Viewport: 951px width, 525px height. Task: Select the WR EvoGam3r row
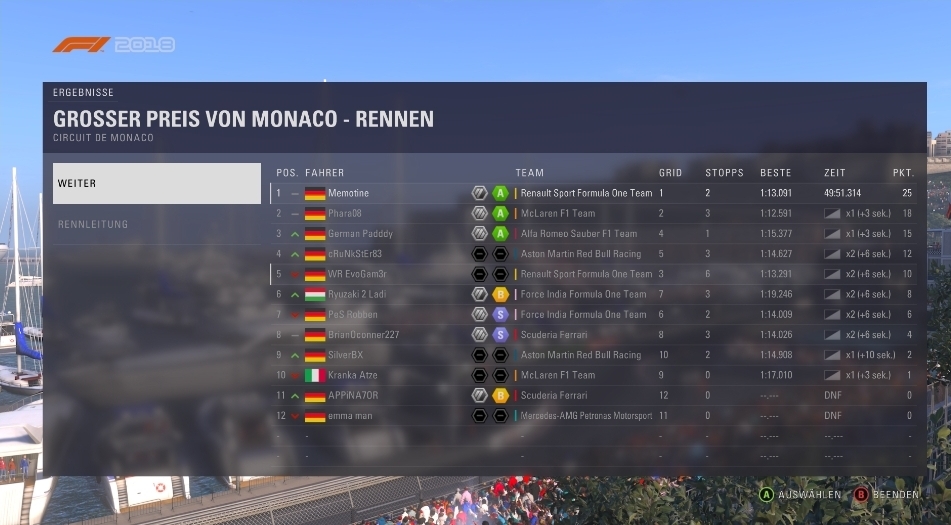594,274
